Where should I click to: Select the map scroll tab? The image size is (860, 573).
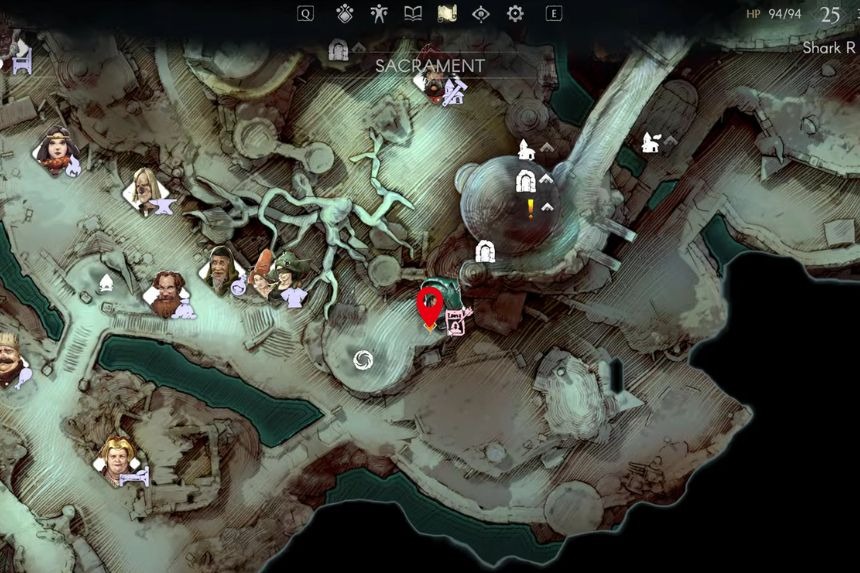[x=447, y=13]
